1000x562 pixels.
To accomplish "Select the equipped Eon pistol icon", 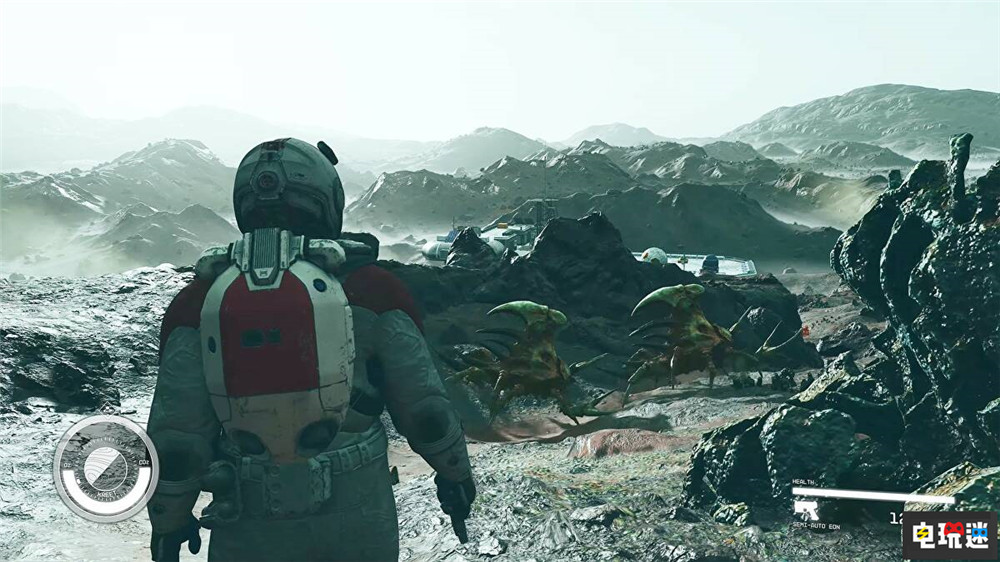I will 807,510.
